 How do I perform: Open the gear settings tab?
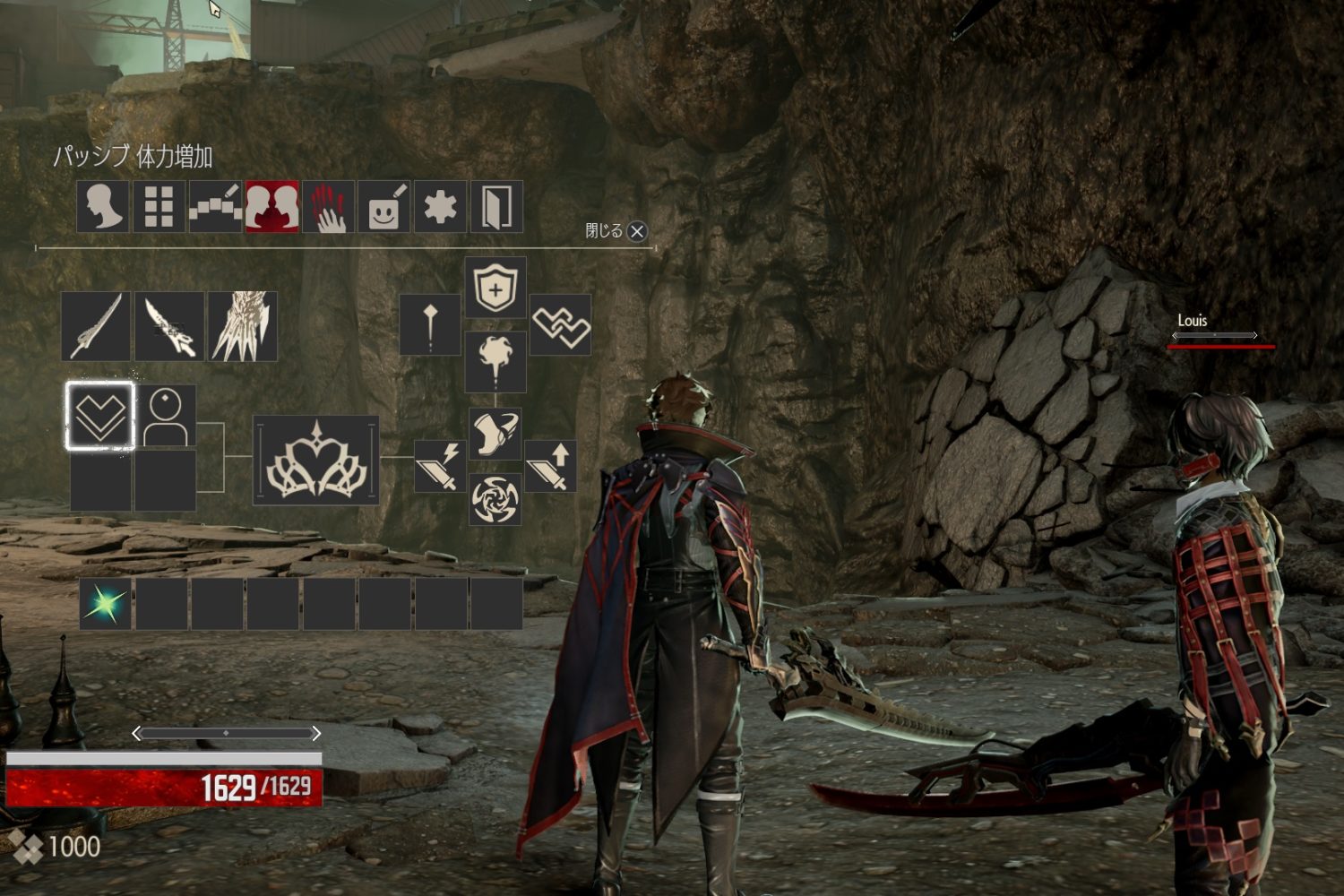[440, 207]
